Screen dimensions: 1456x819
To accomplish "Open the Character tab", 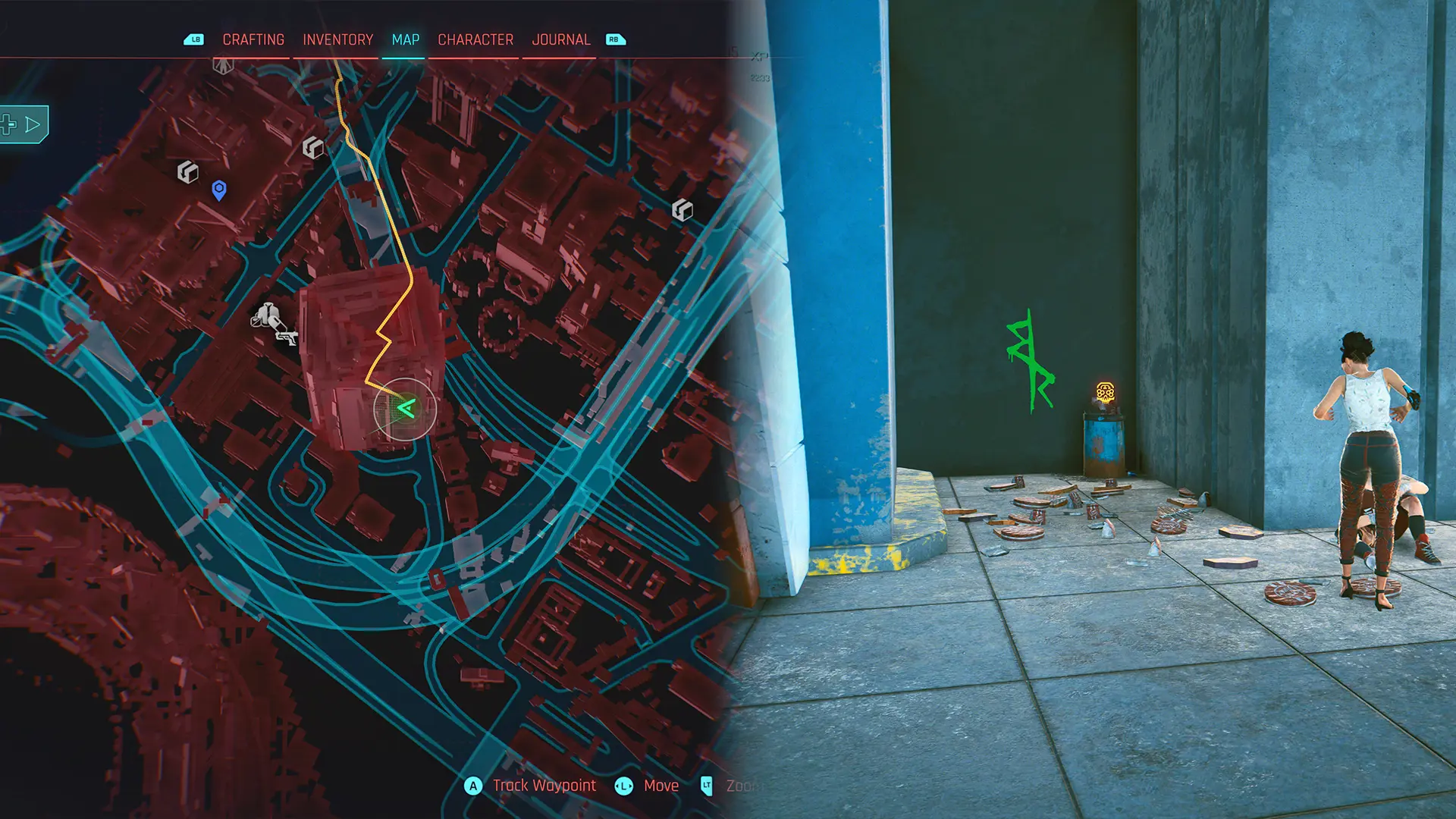I will (x=475, y=39).
